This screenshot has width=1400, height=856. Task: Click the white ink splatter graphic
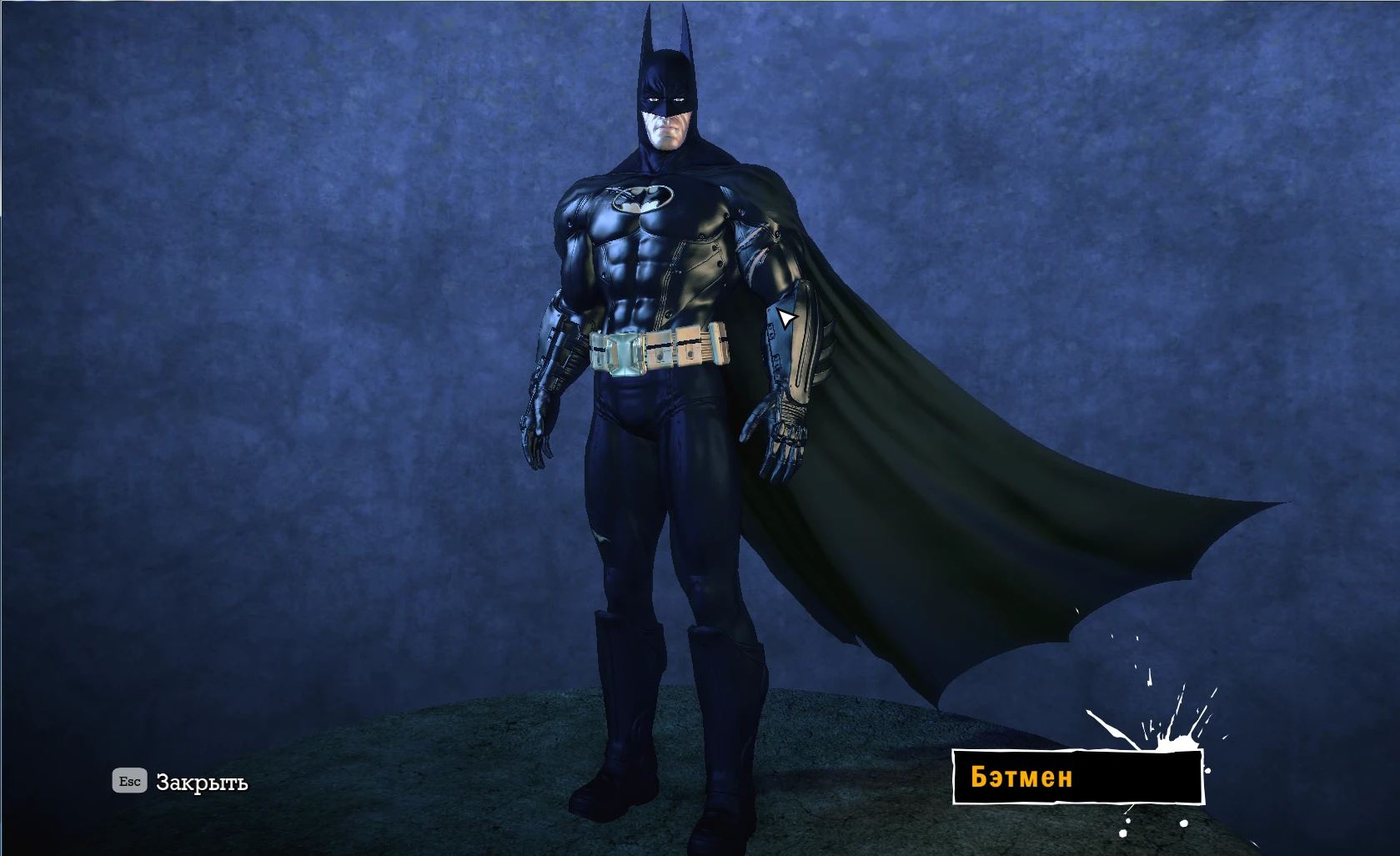tap(1167, 734)
